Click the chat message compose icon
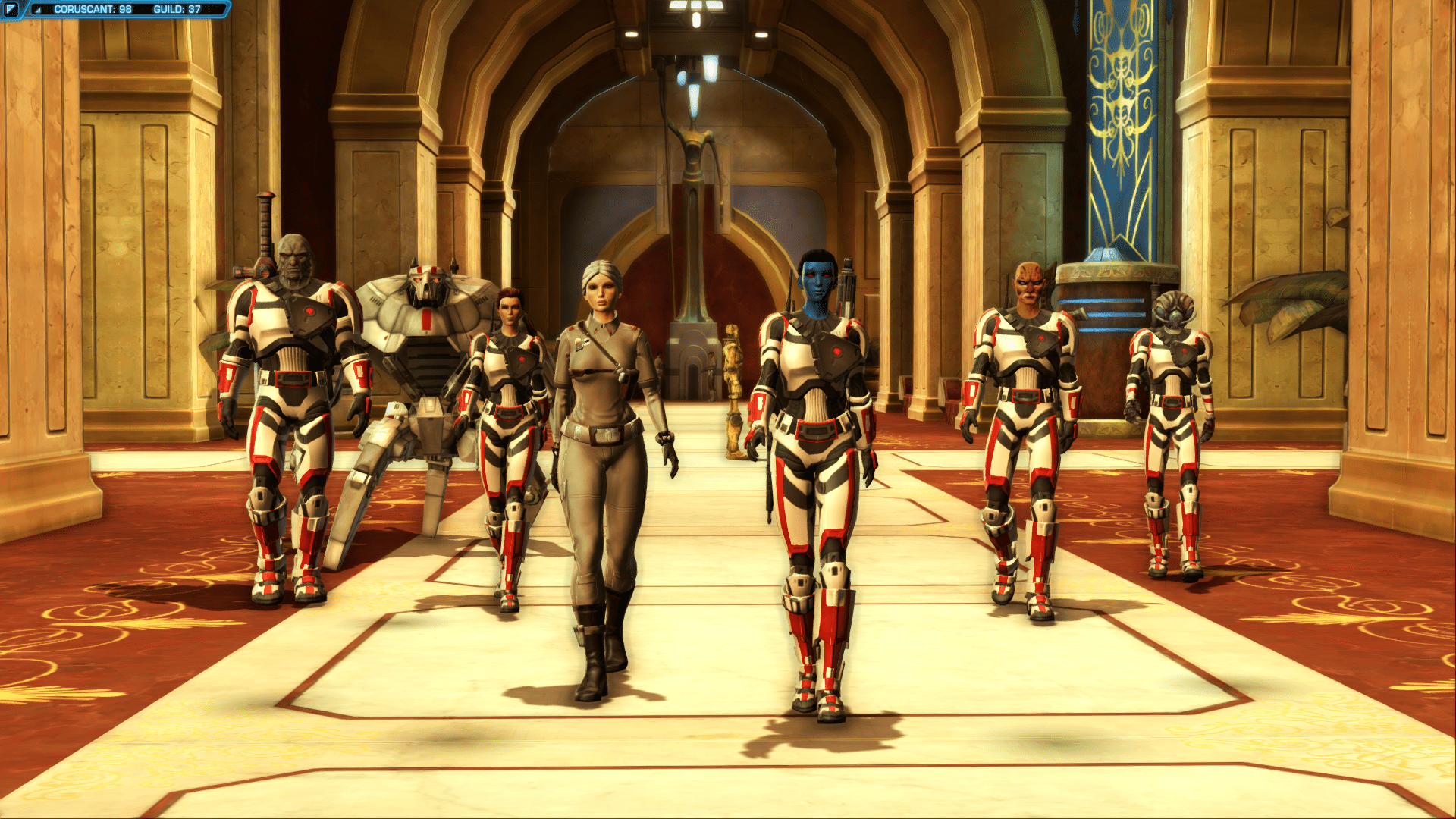Screen dimensions: 1456x819 (11, 9)
